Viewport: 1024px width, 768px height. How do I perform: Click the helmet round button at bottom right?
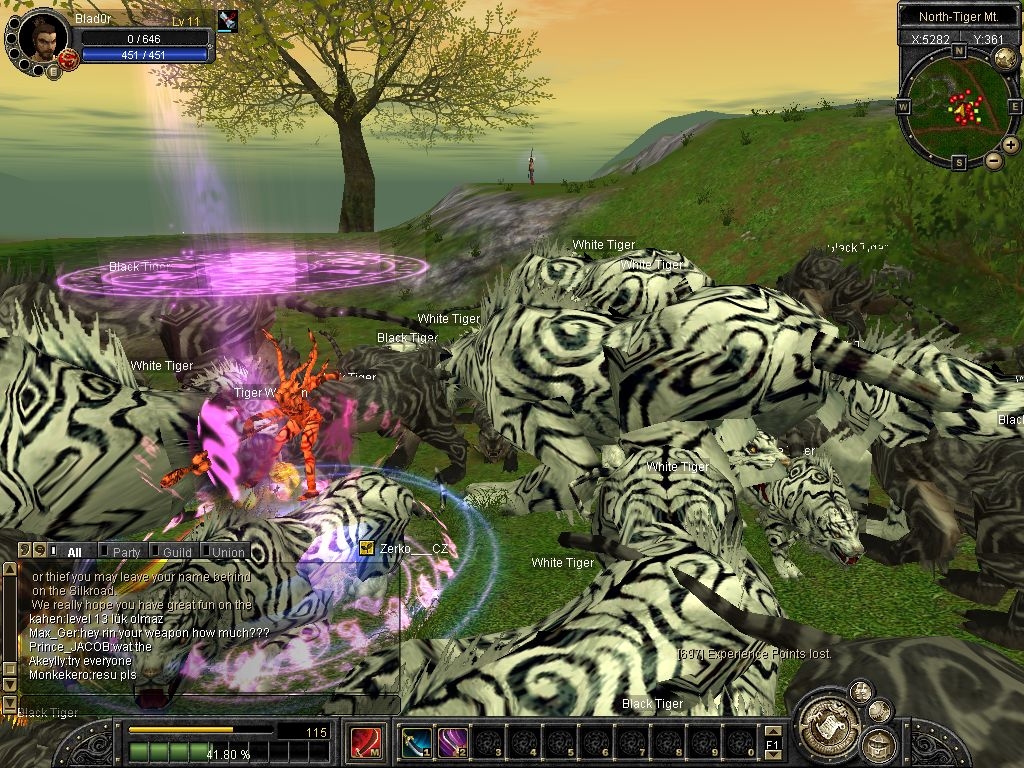pyautogui.click(x=878, y=743)
